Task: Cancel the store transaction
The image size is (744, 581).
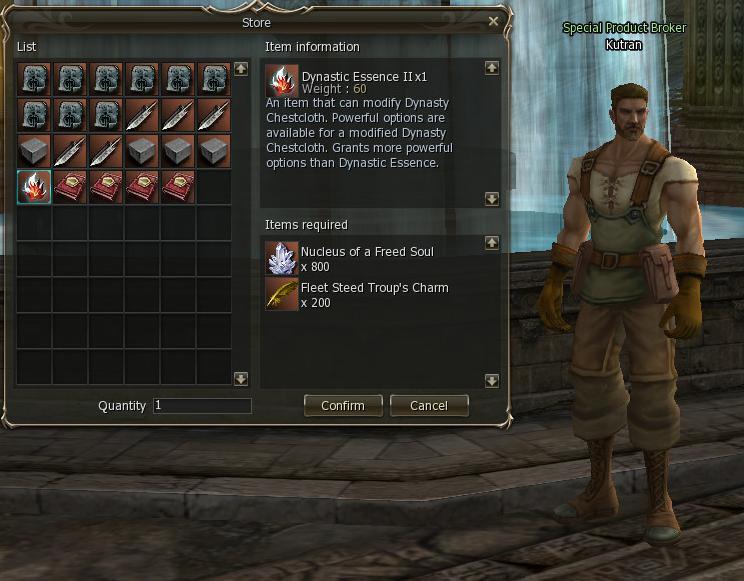Action: pos(428,406)
